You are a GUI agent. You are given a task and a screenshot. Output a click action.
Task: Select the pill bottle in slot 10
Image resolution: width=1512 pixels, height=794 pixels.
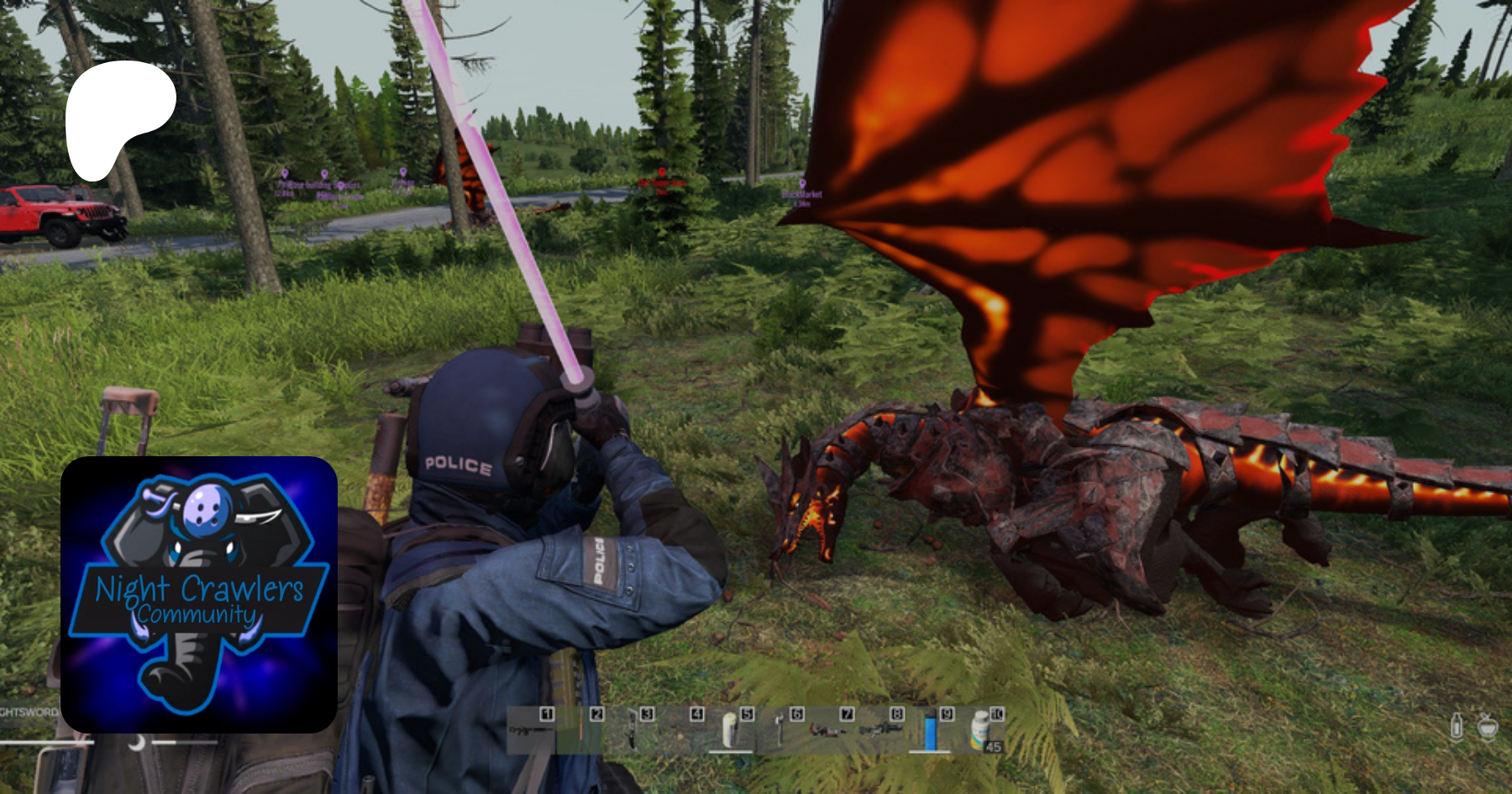point(981,730)
